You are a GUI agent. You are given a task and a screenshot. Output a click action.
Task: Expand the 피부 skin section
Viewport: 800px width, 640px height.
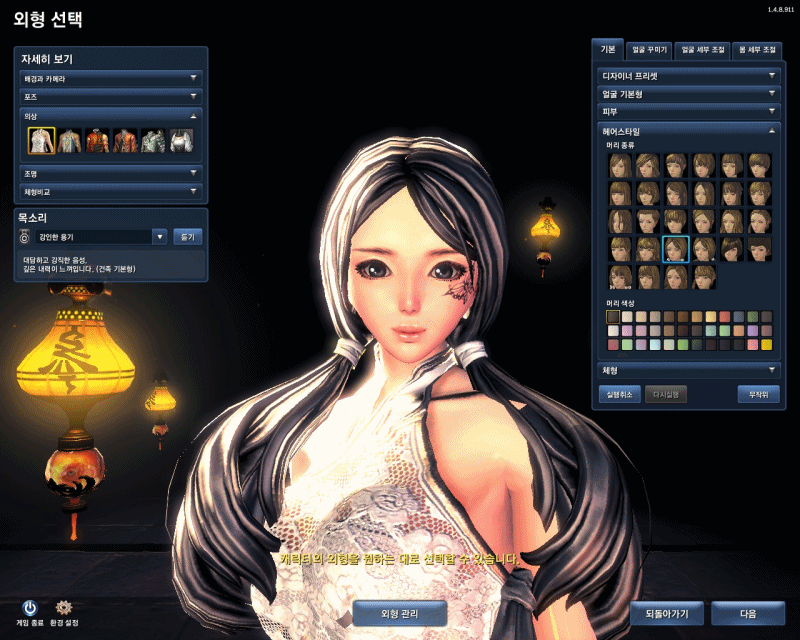click(688, 111)
